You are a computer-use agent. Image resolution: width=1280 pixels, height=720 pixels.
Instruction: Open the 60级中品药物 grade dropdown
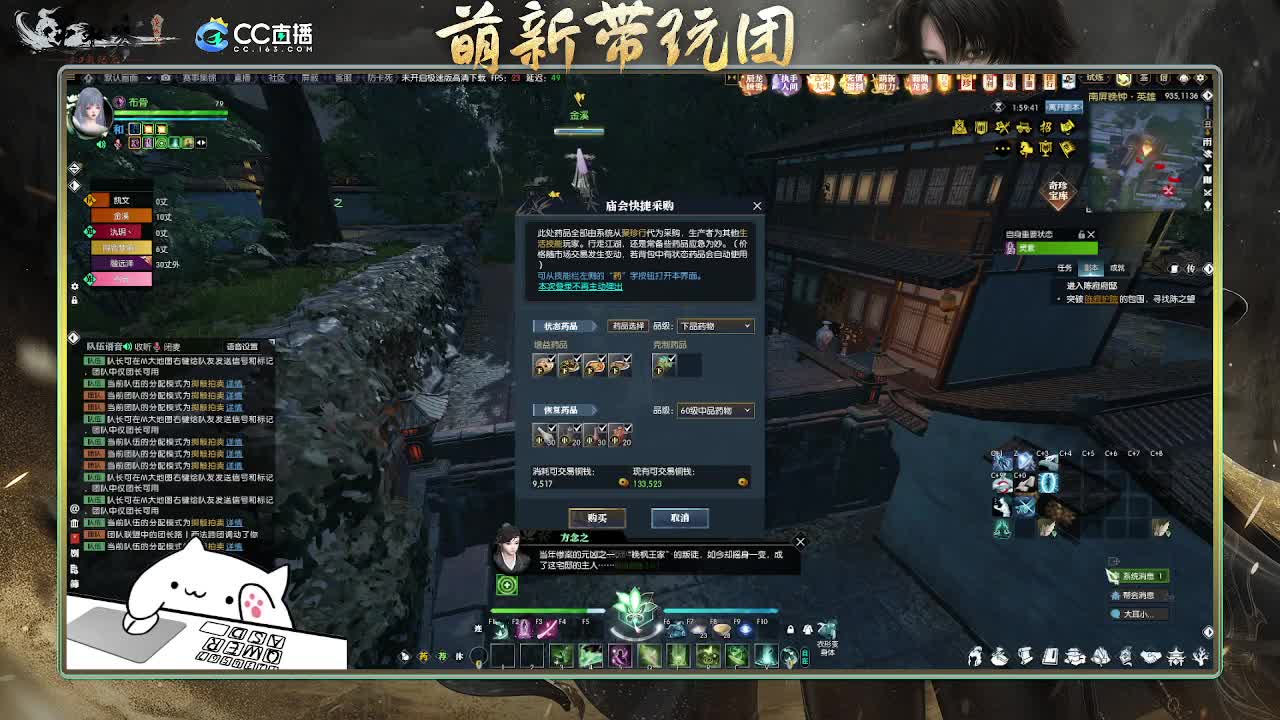coord(715,410)
